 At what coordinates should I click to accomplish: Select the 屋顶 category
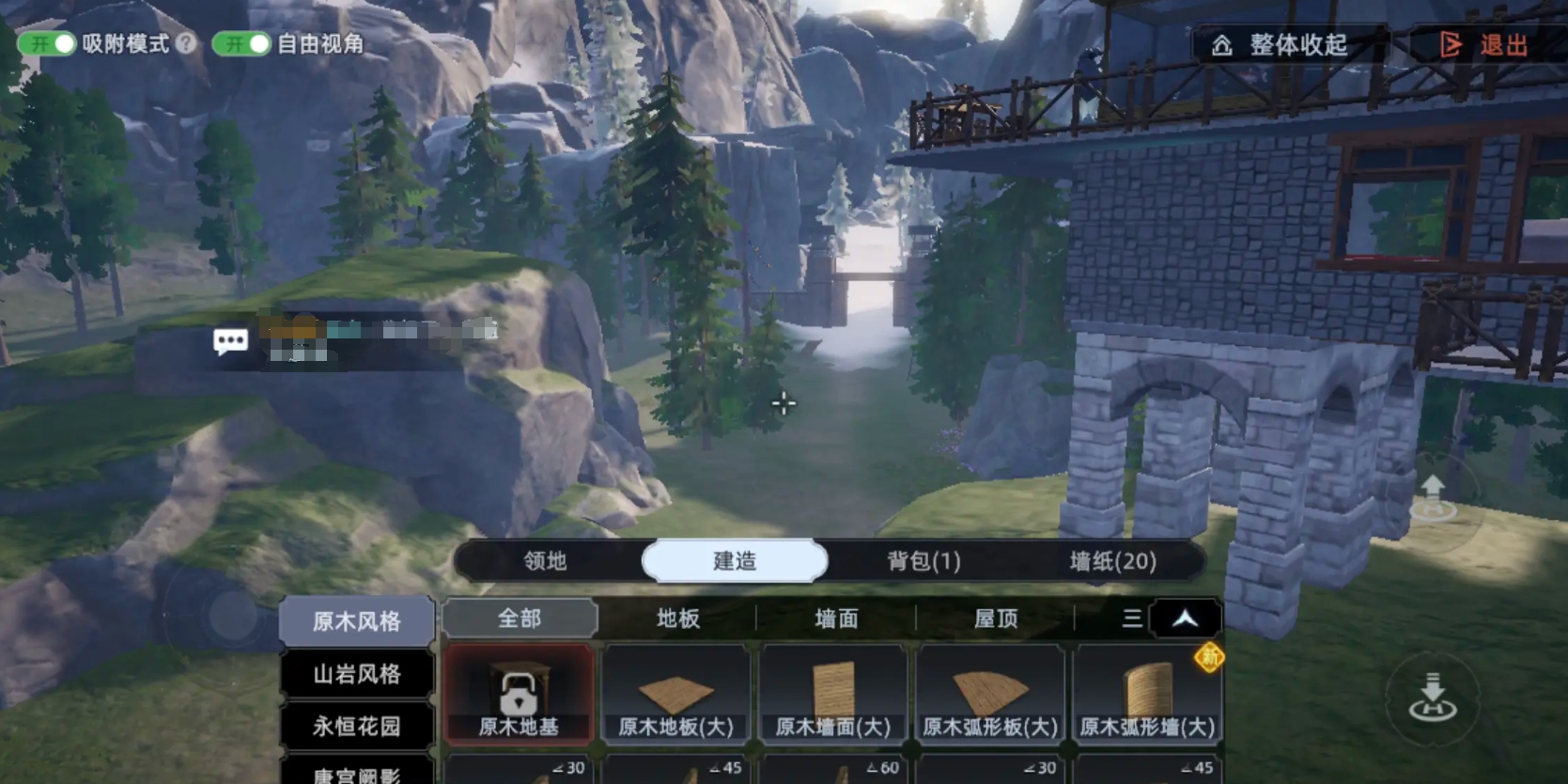tap(992, 619)
